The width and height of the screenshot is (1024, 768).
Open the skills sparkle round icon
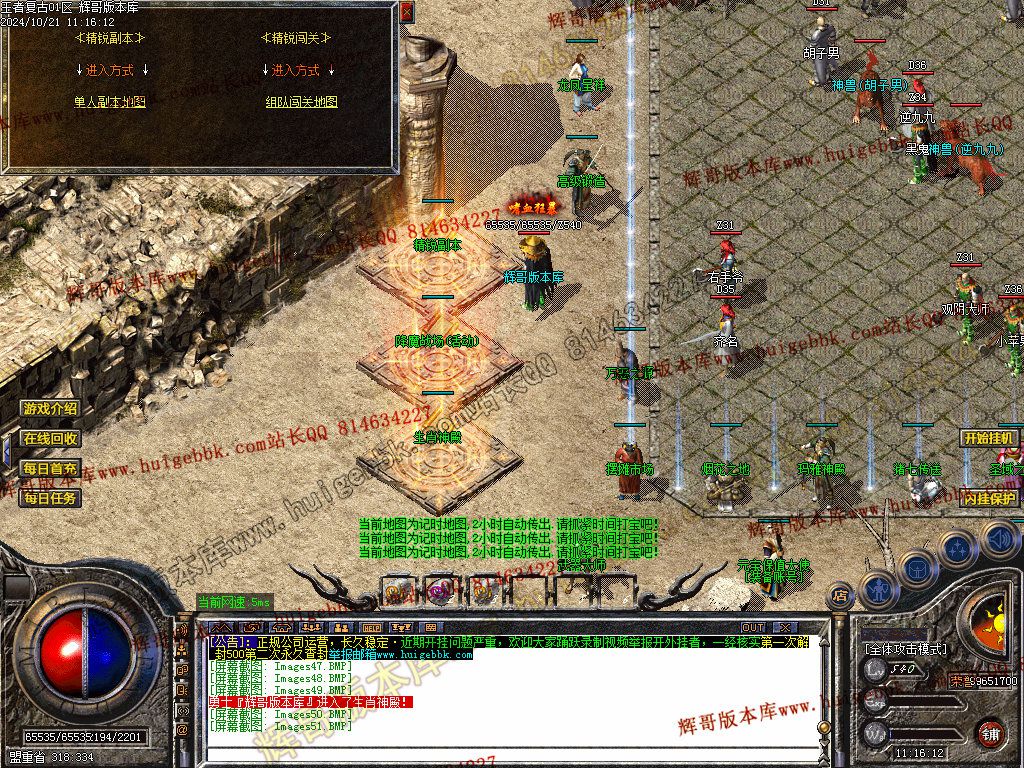pos(957,548)
